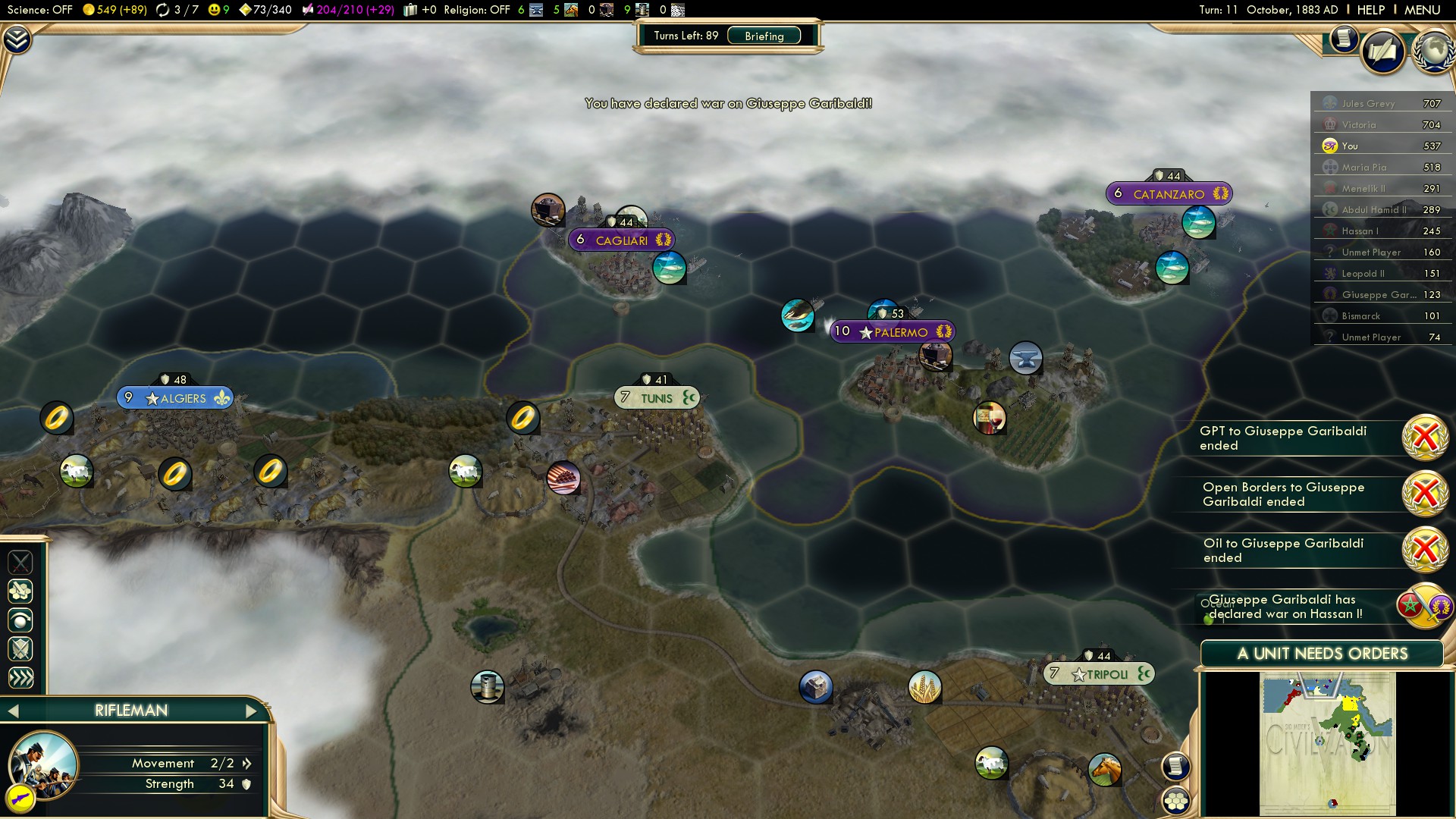Click the happiness smiley icon in the top bar
This screenshot has width=1456, height=819.
click(215, 10)
